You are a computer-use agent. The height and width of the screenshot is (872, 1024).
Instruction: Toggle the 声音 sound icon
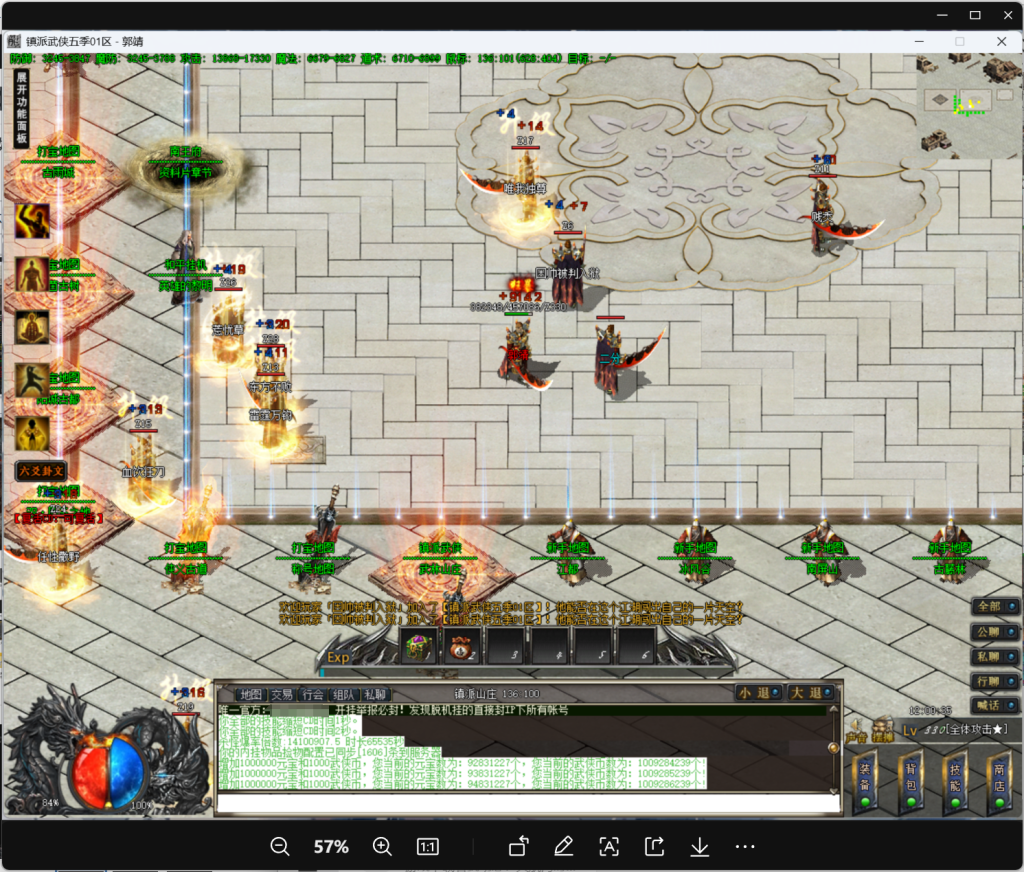tap(857, 729)
